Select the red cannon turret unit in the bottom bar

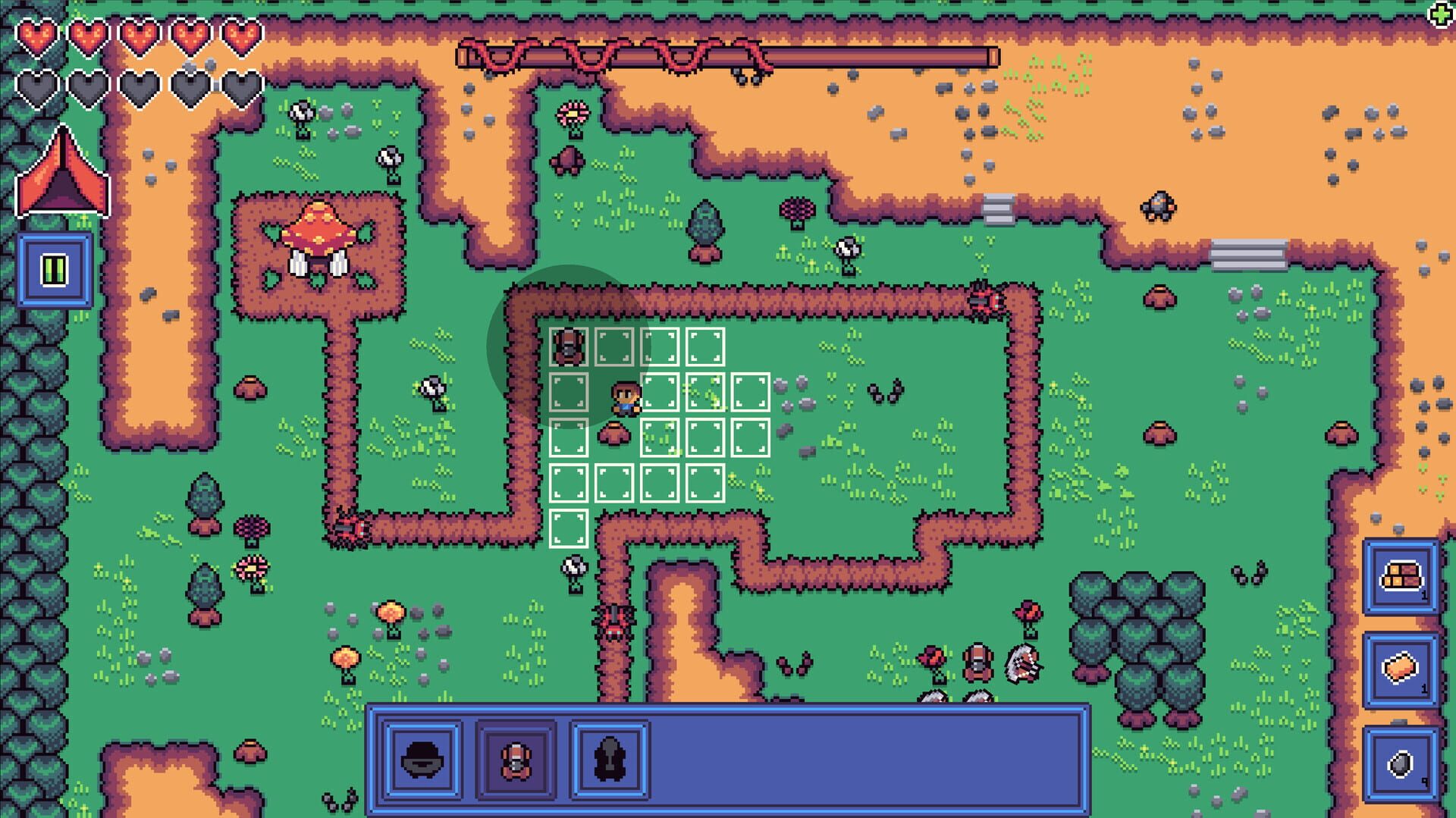[x=517, y=763]
